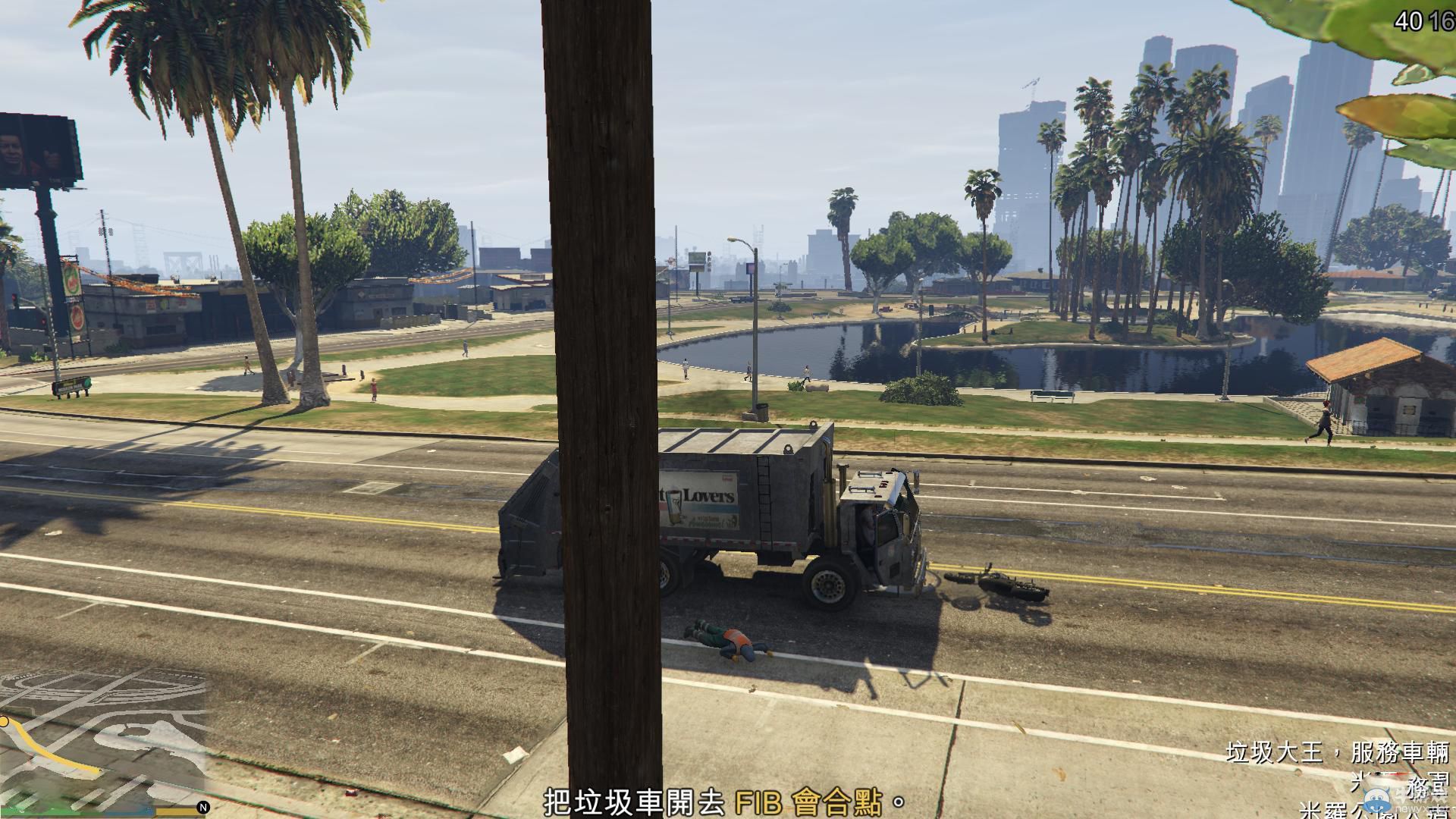1456x819 pixels.
Task: Click the N compass icon on the minimap
Action: tap(202, 808)
